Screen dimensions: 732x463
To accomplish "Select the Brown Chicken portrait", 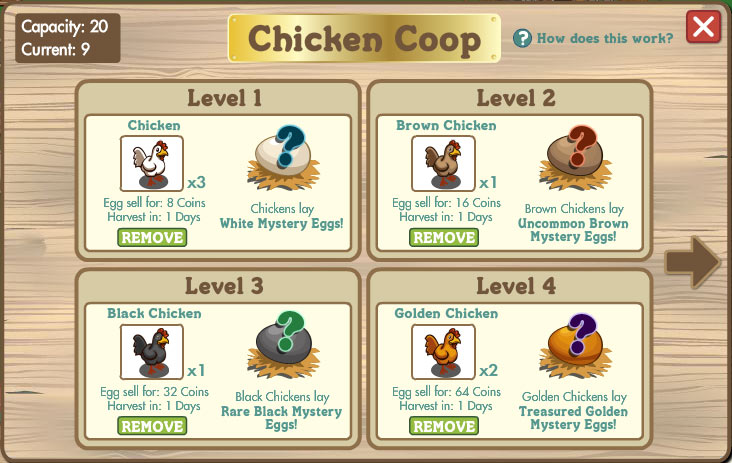I will (444, 163).
